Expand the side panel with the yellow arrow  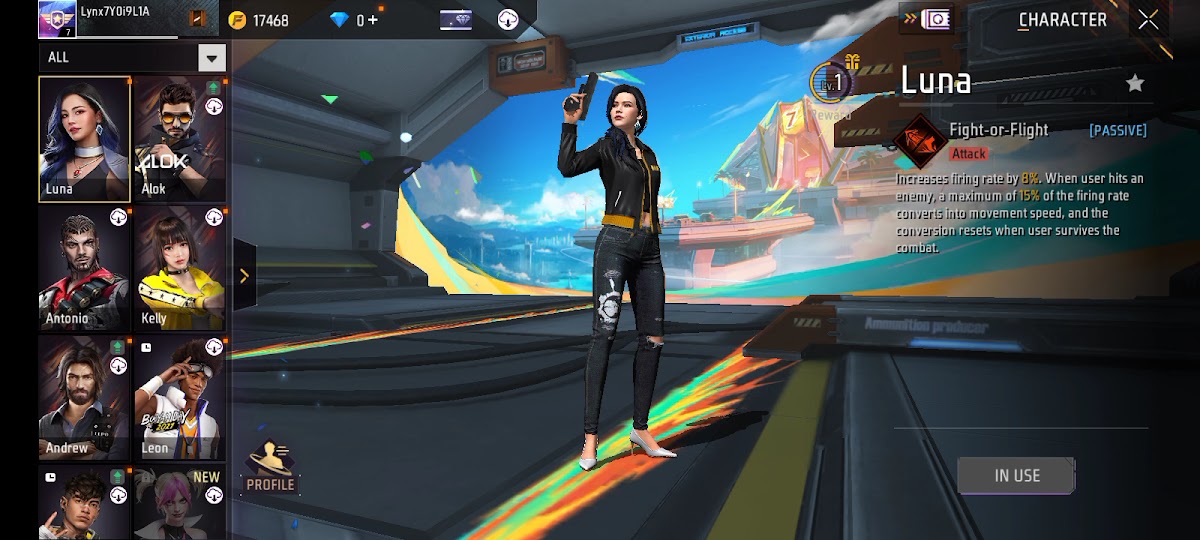tap(244, 276)
